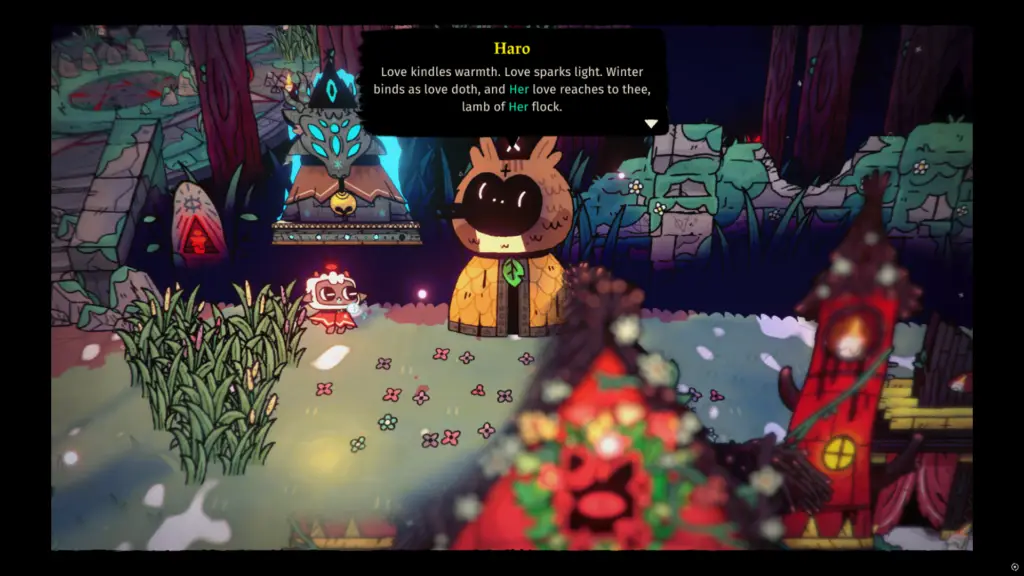
Task: Advance Haro's dialogue with the white arrow
Action: [x=651, y=124]
